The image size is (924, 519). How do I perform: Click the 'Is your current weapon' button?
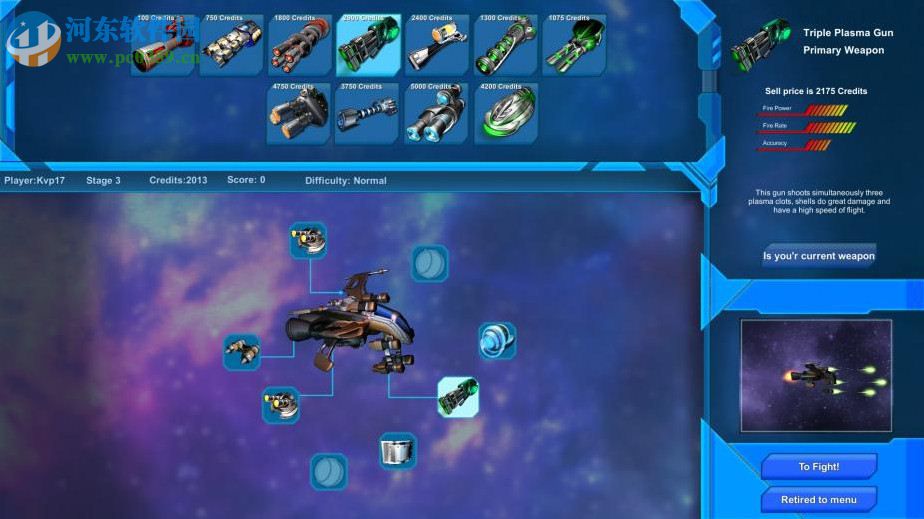818,256
